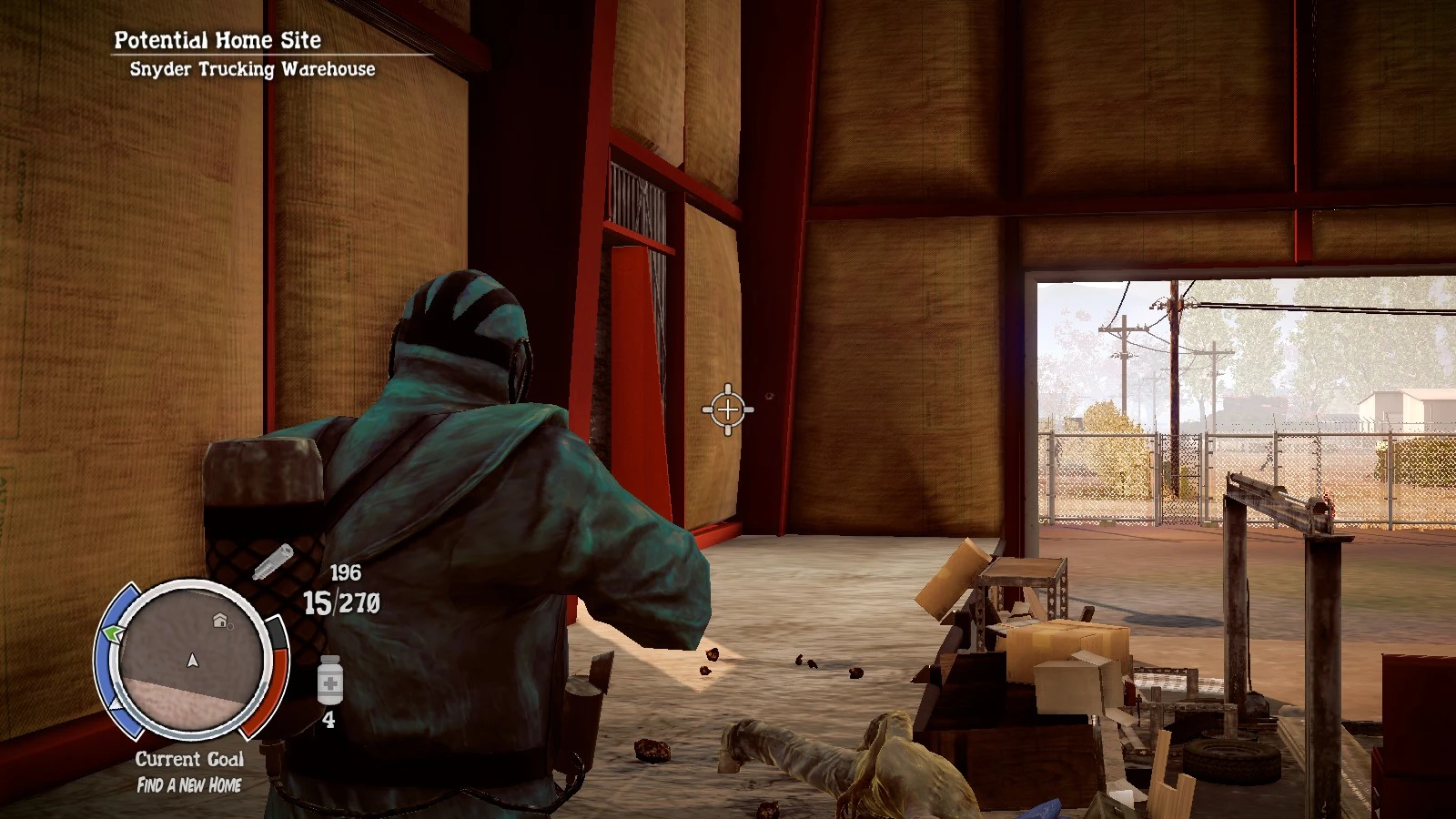
Task: Click the small circle beside the home icon
Action: 230,626
